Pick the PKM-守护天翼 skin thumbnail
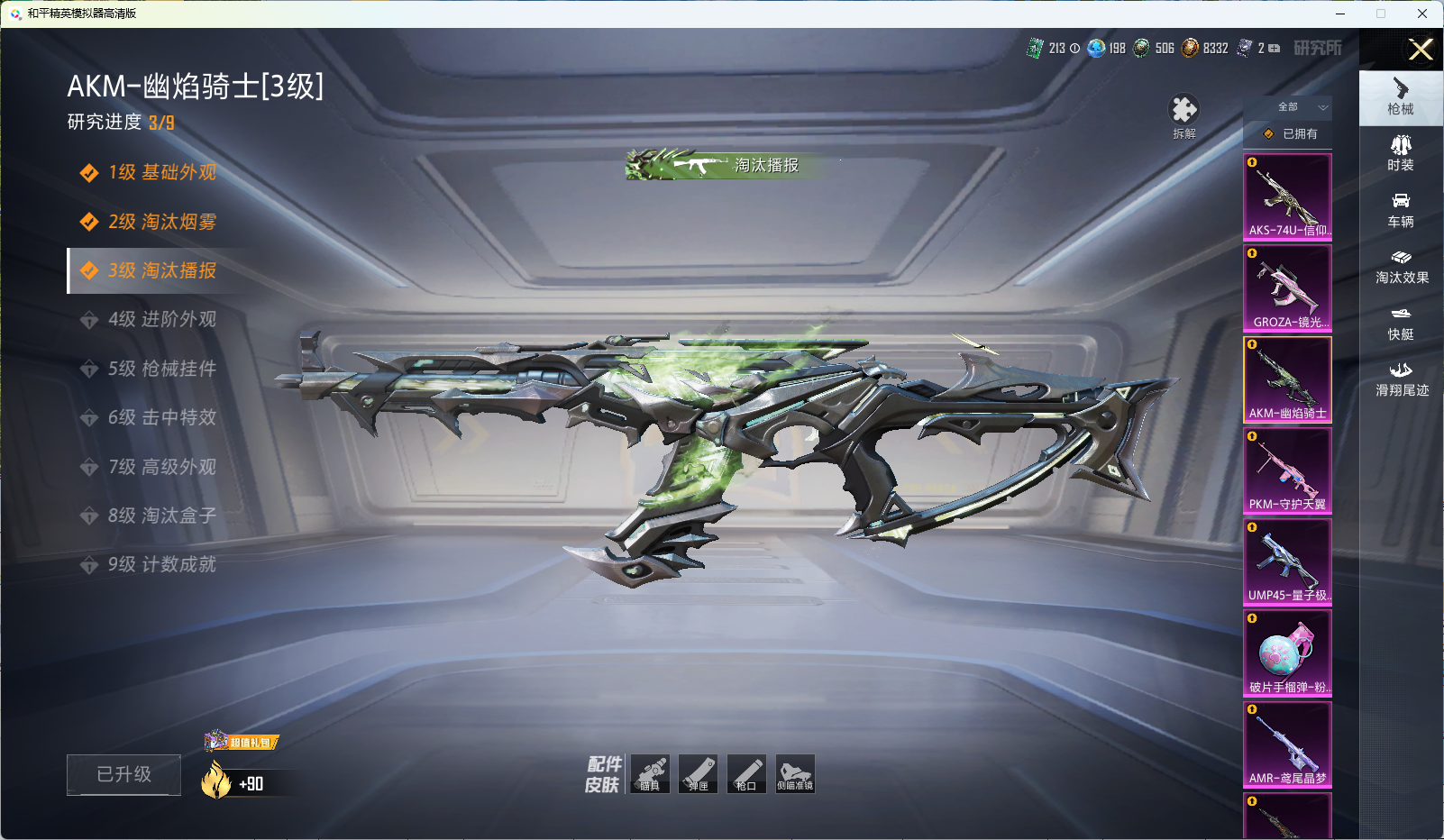Viewport: 1444px width, 840px height. point(1287,470)
